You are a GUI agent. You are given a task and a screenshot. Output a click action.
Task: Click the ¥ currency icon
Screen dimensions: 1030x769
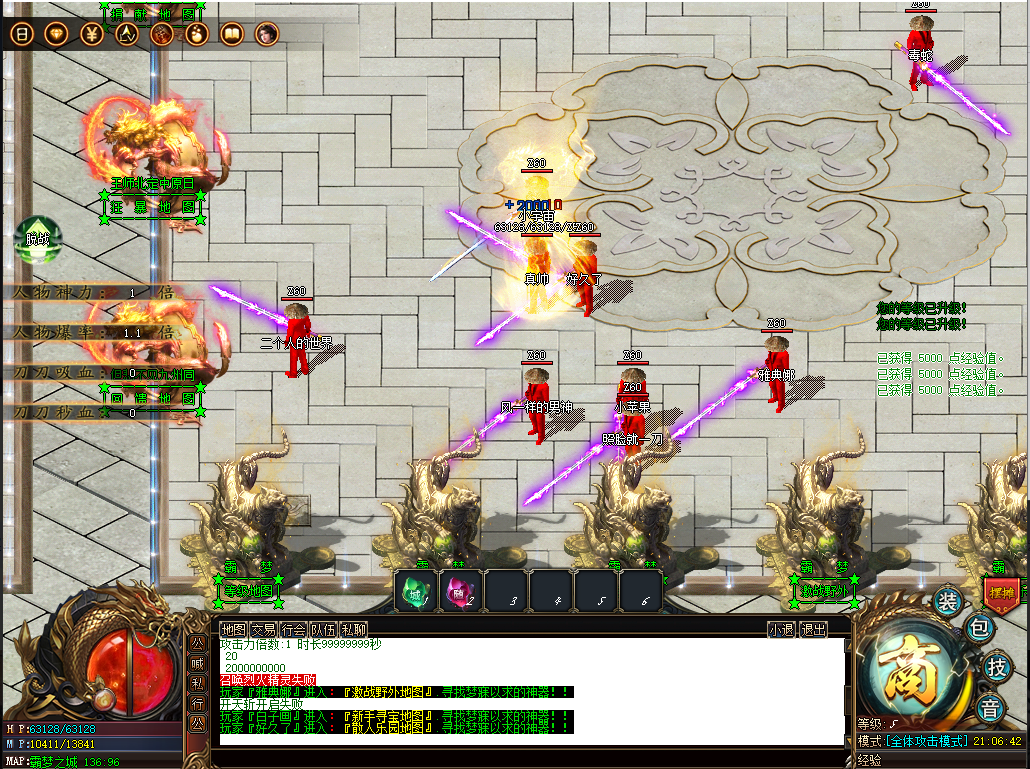click(x=91, y=34)
